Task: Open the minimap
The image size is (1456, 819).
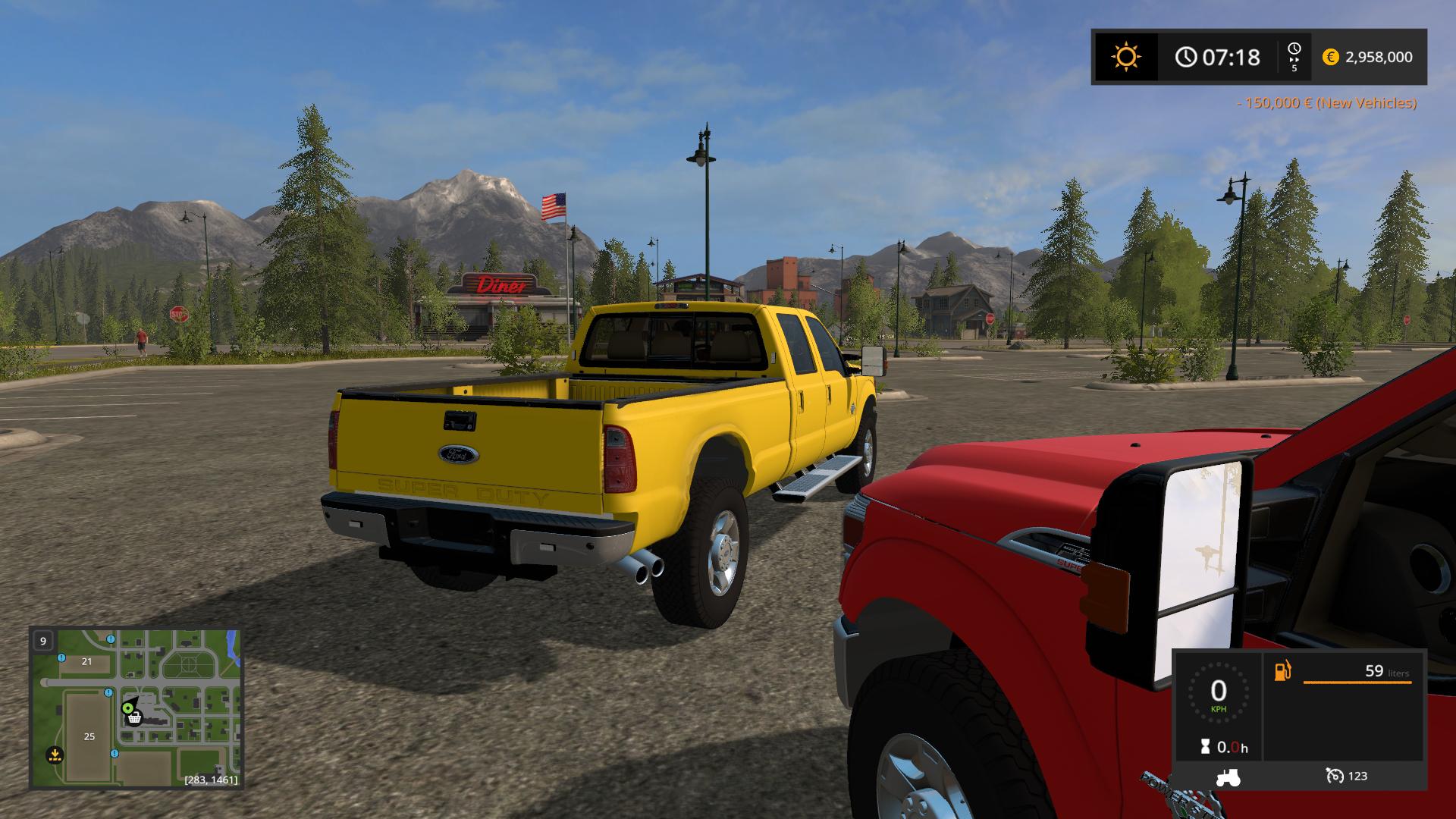Action: tap(136, 708)
